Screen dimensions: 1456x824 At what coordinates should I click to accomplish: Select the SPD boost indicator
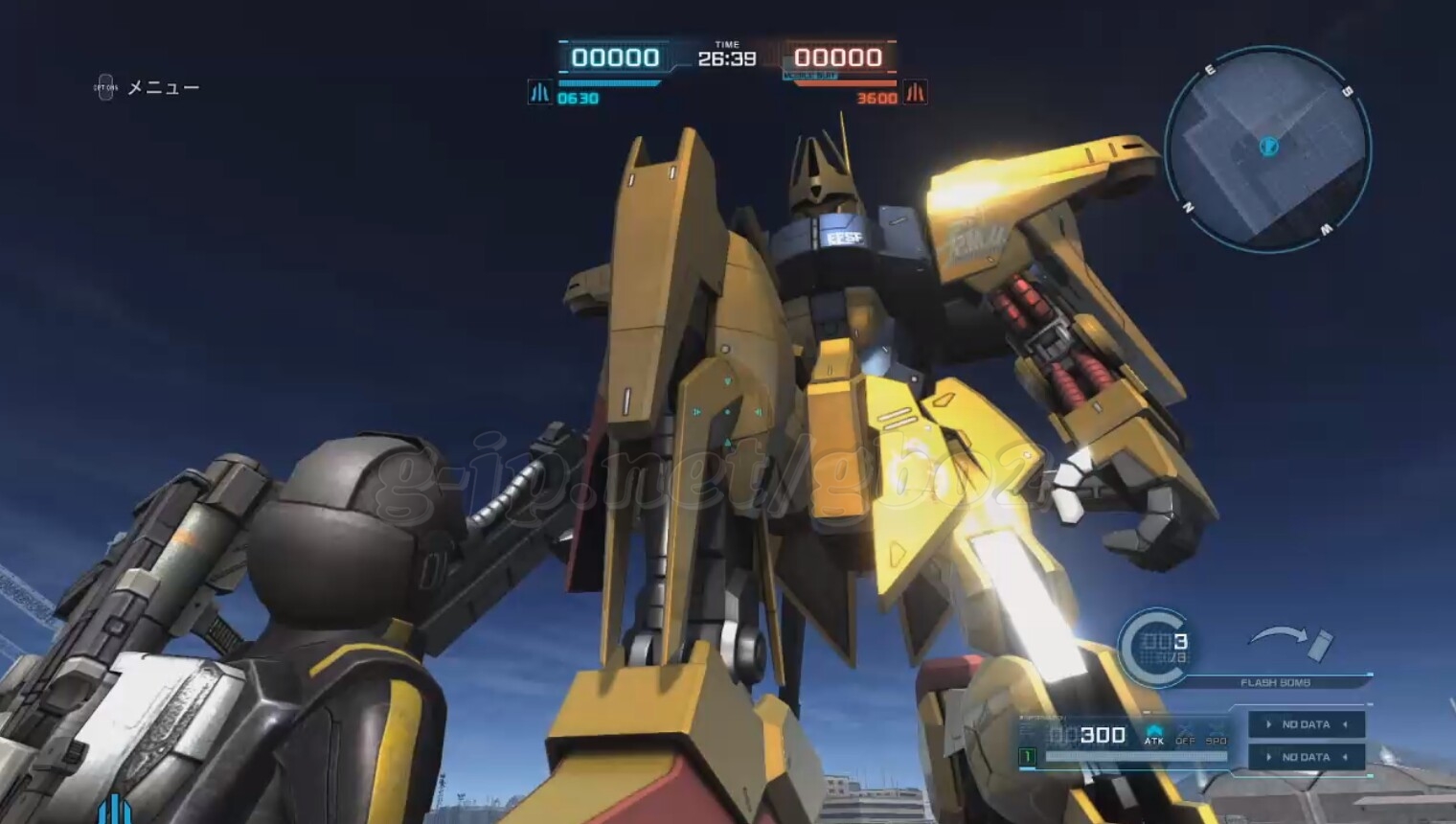tap(1216, 735)
